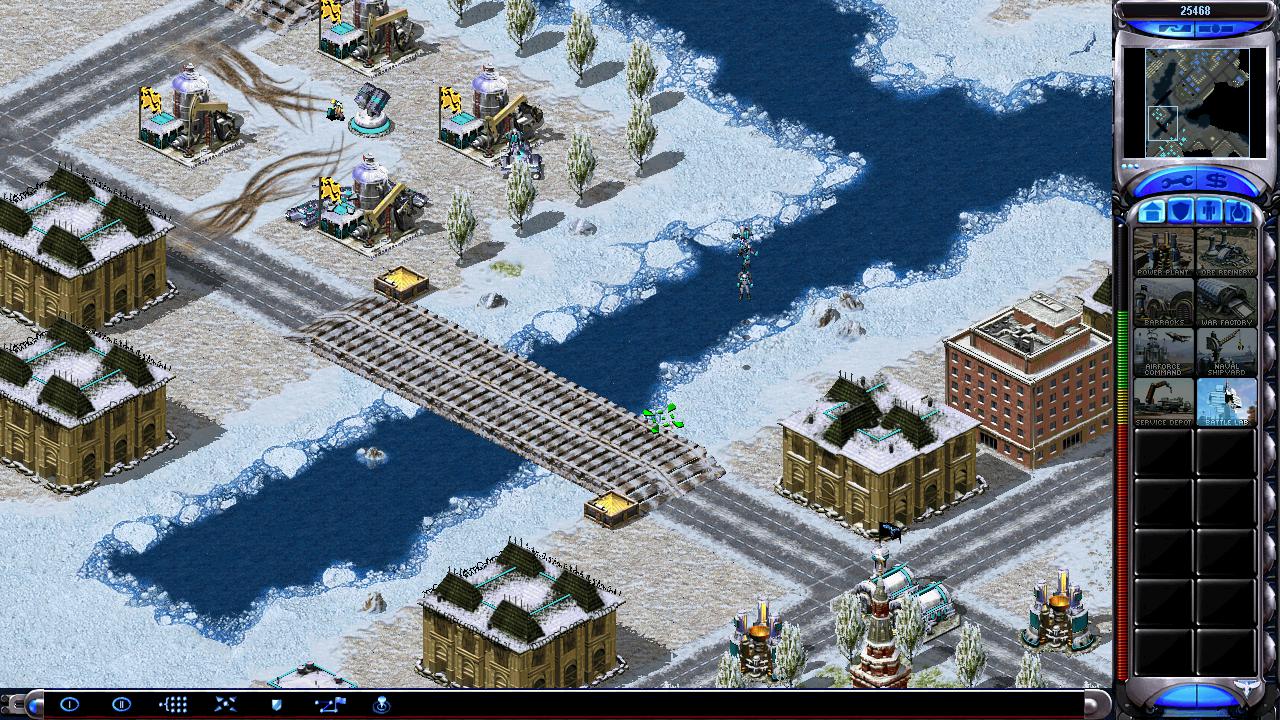Click the beacon placement button
This screenshot has height=720, width=1280.
click(x=381, y=705)
